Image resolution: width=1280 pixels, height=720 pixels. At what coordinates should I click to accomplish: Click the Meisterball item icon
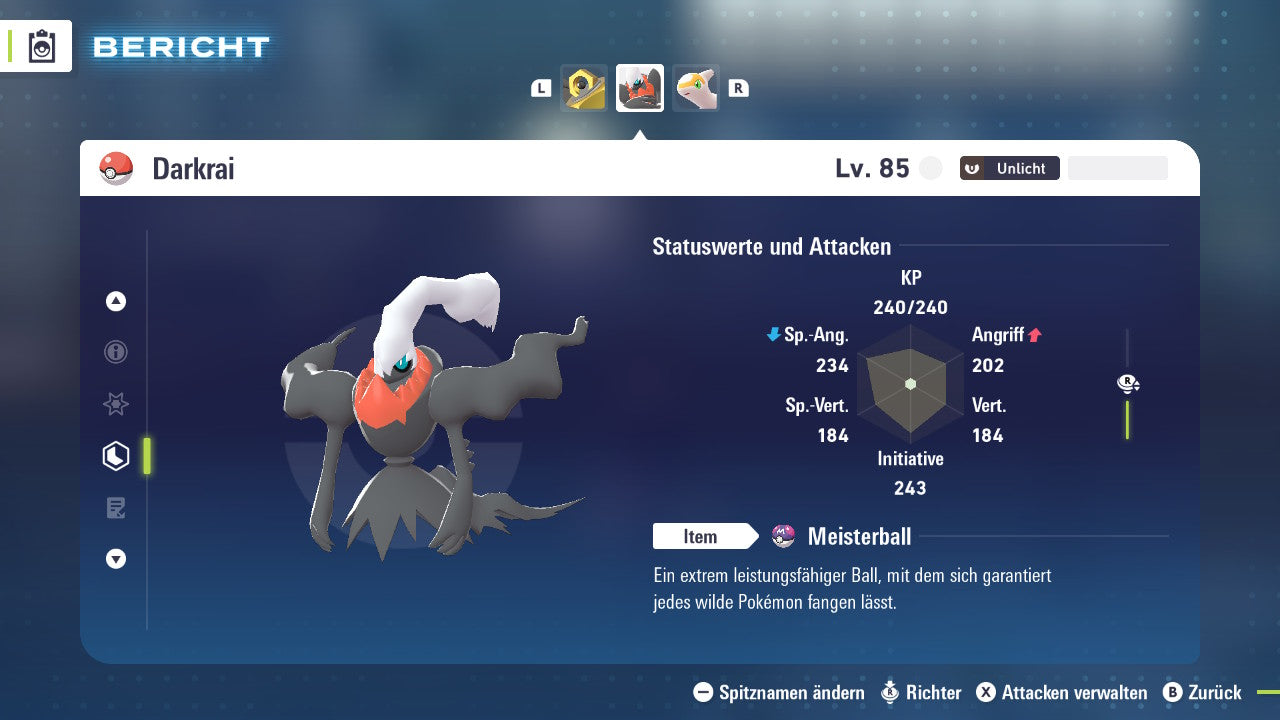click(x=785, y=536)
